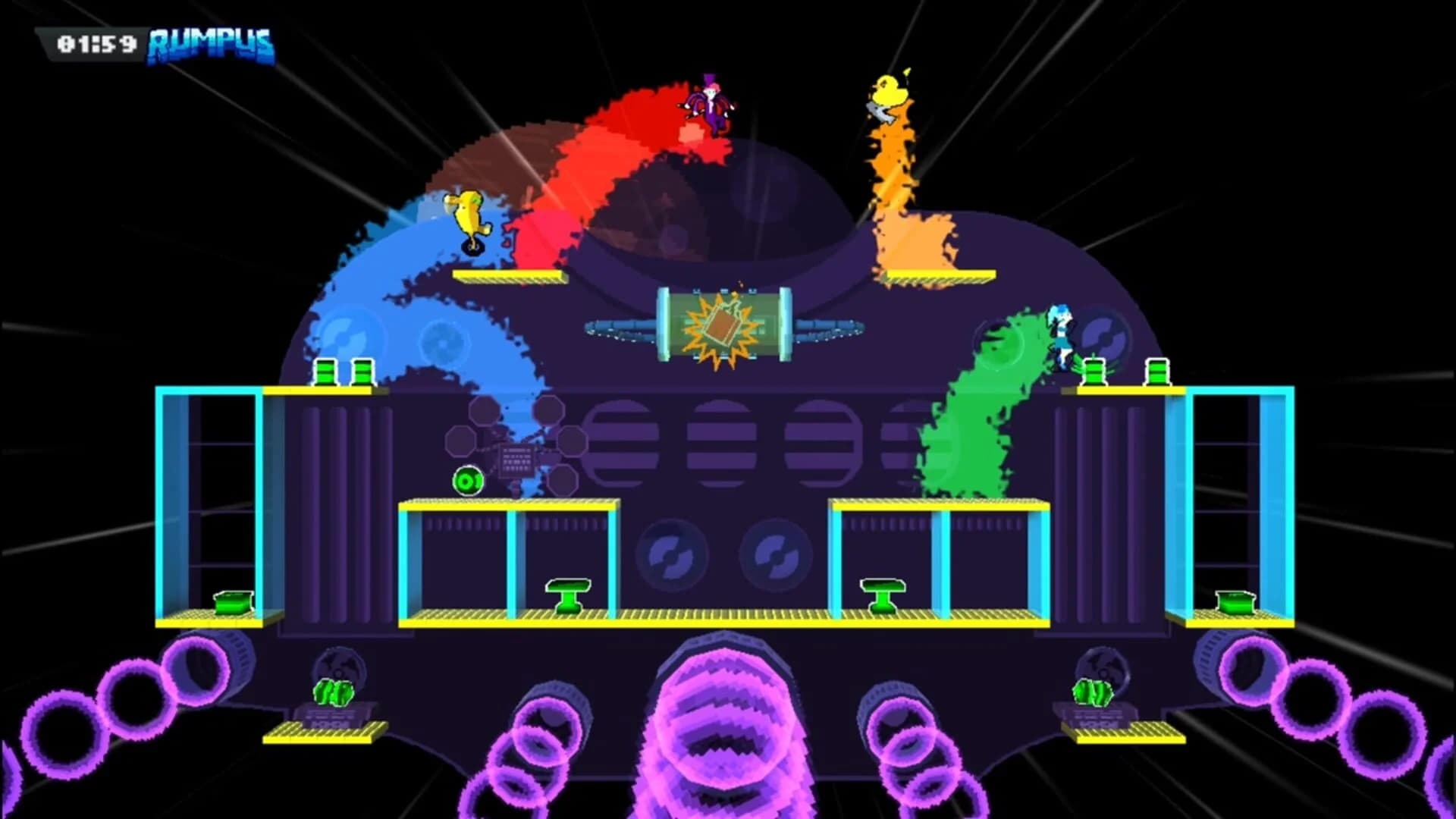Click the purple jester character at the top
The width and height of the screenshot is (1456, 819).
click(709, 102)
